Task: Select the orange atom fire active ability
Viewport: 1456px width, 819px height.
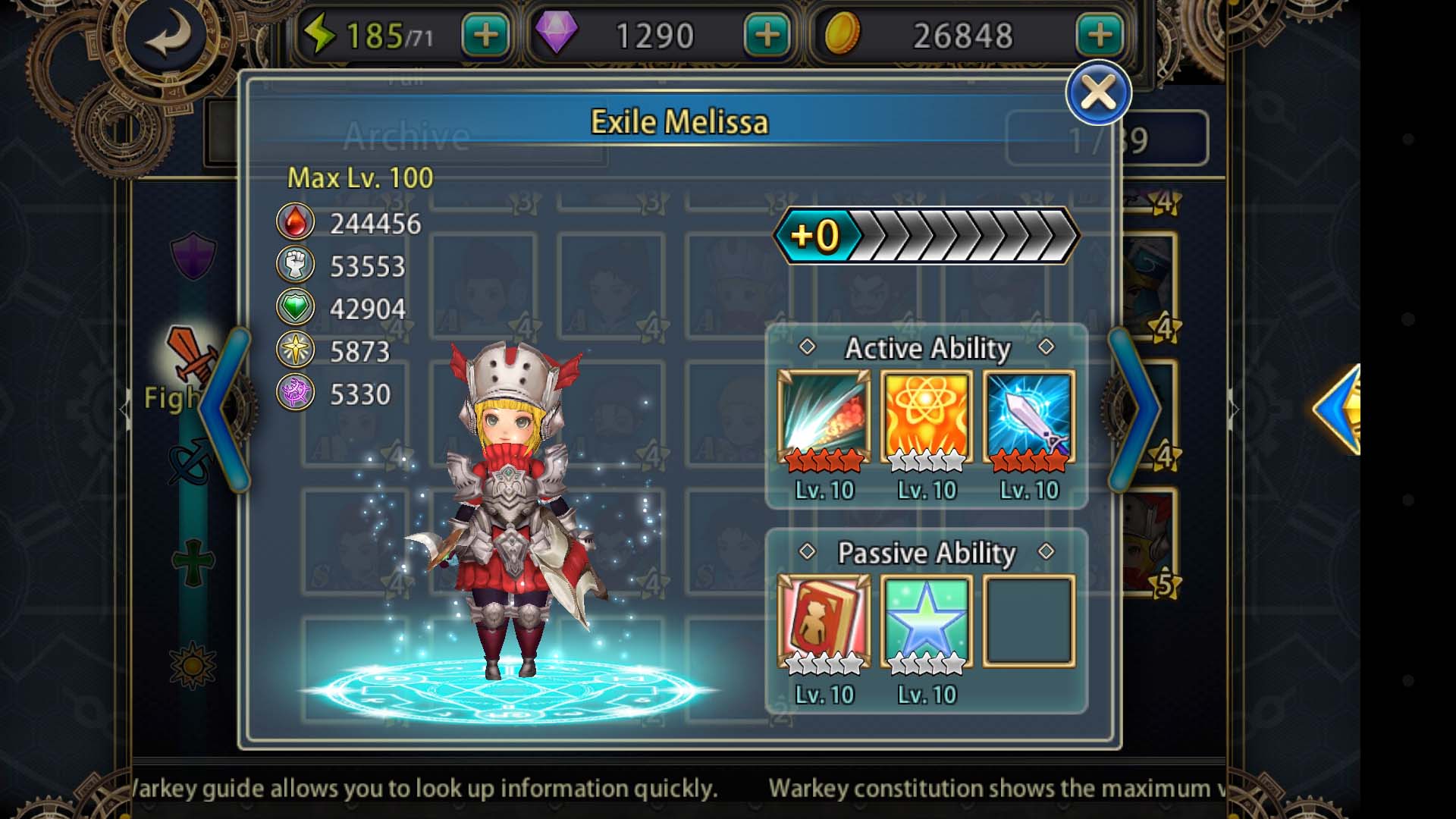Action: click(x=926, y=417)
